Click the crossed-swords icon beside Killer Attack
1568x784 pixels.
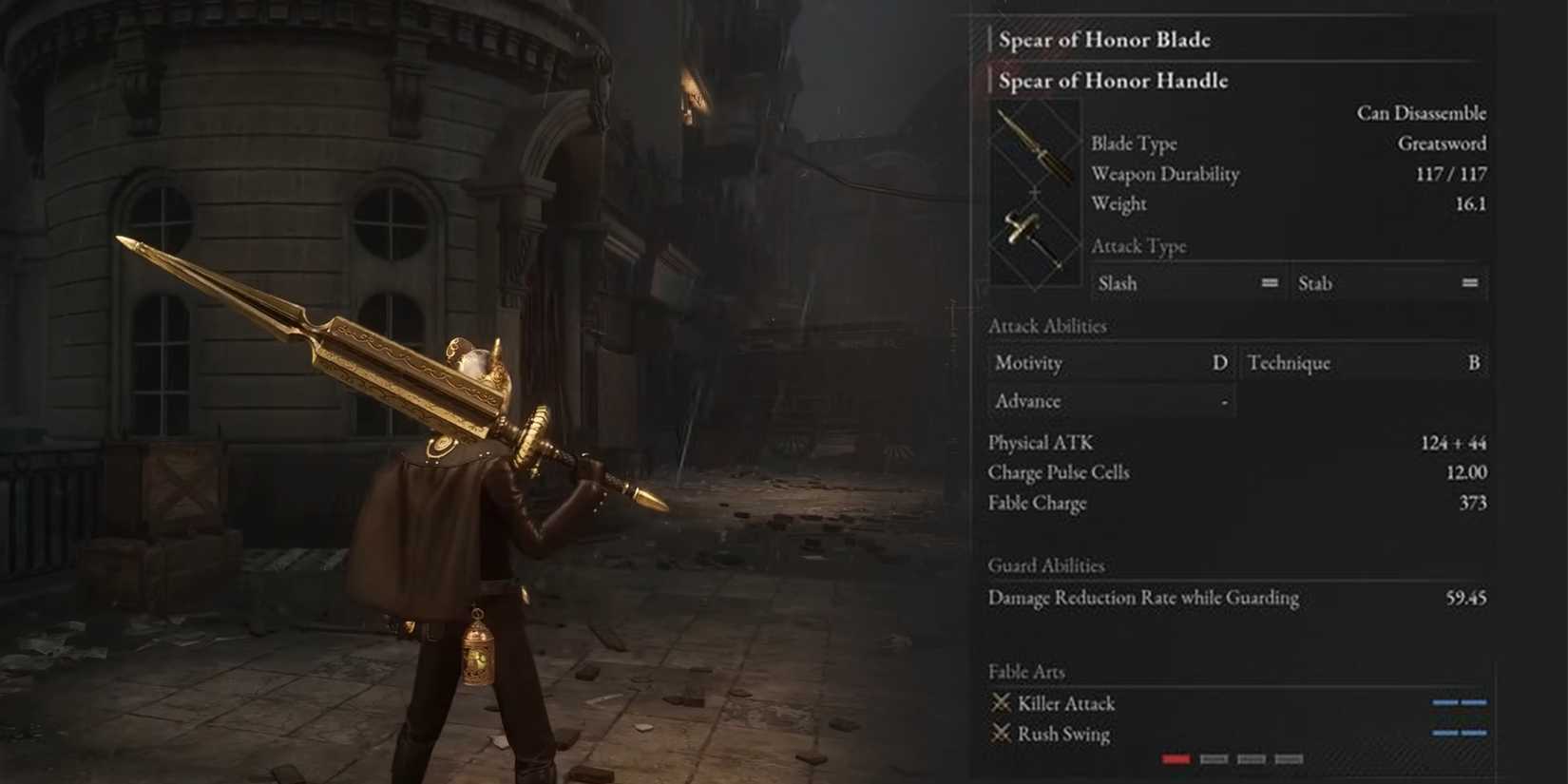[1000, 703]
